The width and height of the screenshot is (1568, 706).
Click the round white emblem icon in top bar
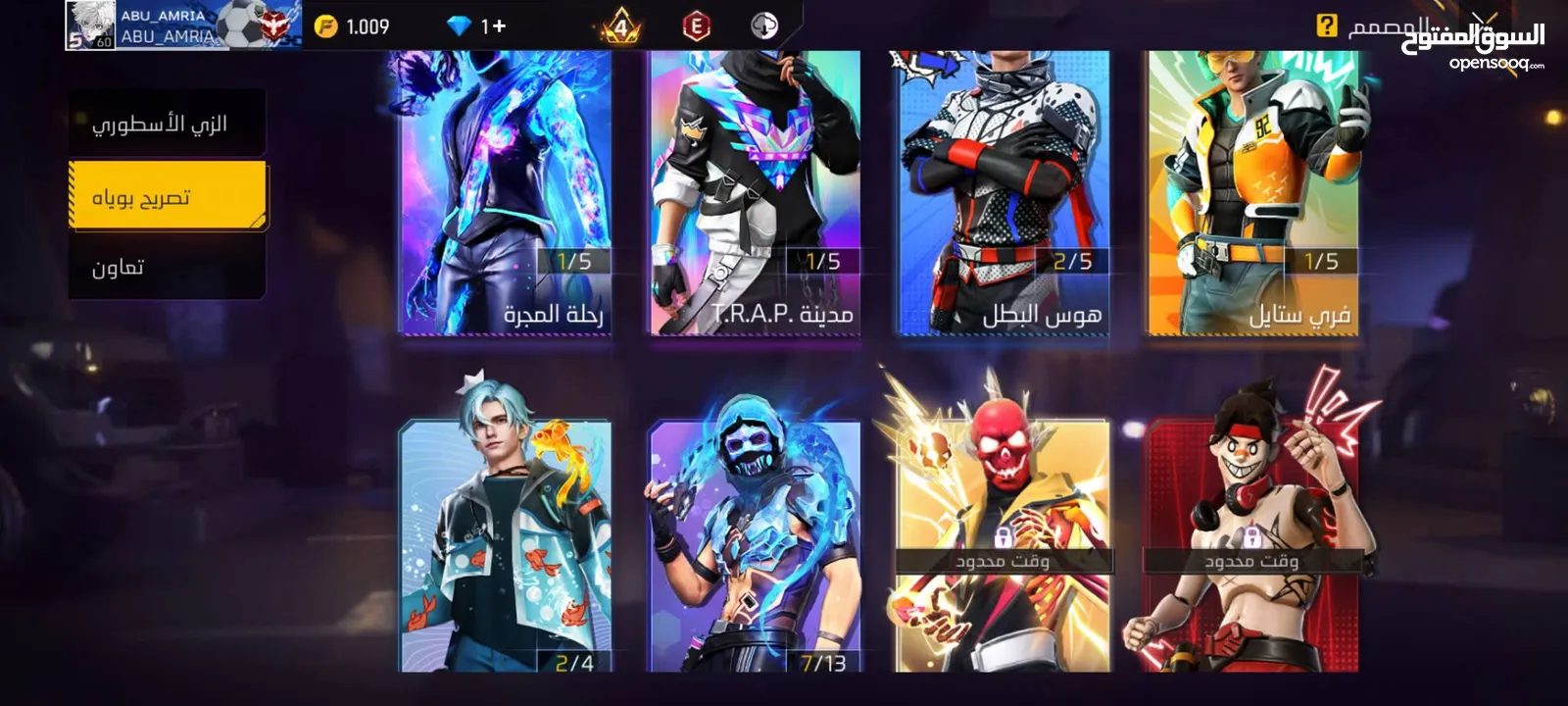(764, 26)
